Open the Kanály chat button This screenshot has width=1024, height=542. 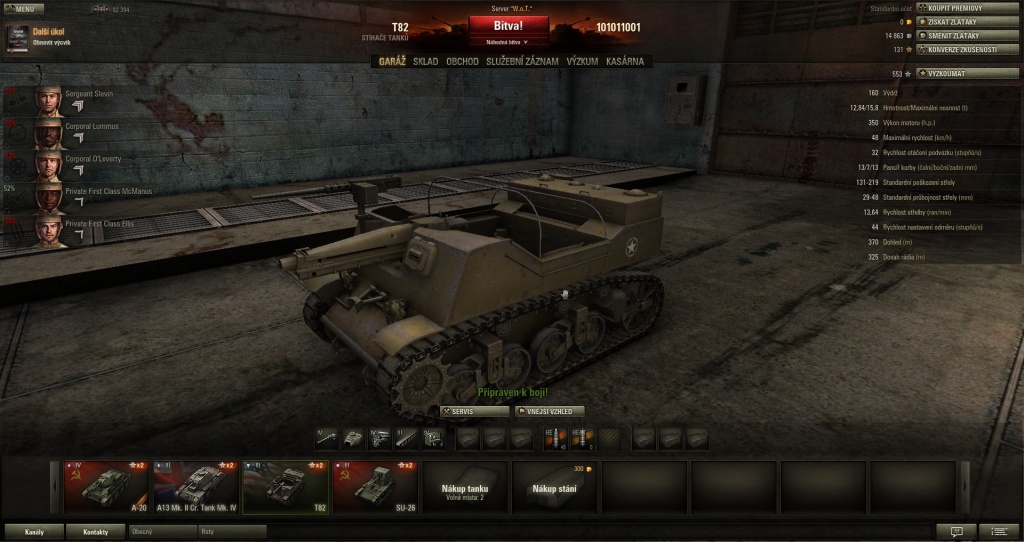pyautogui.click(x=34, y=531)
